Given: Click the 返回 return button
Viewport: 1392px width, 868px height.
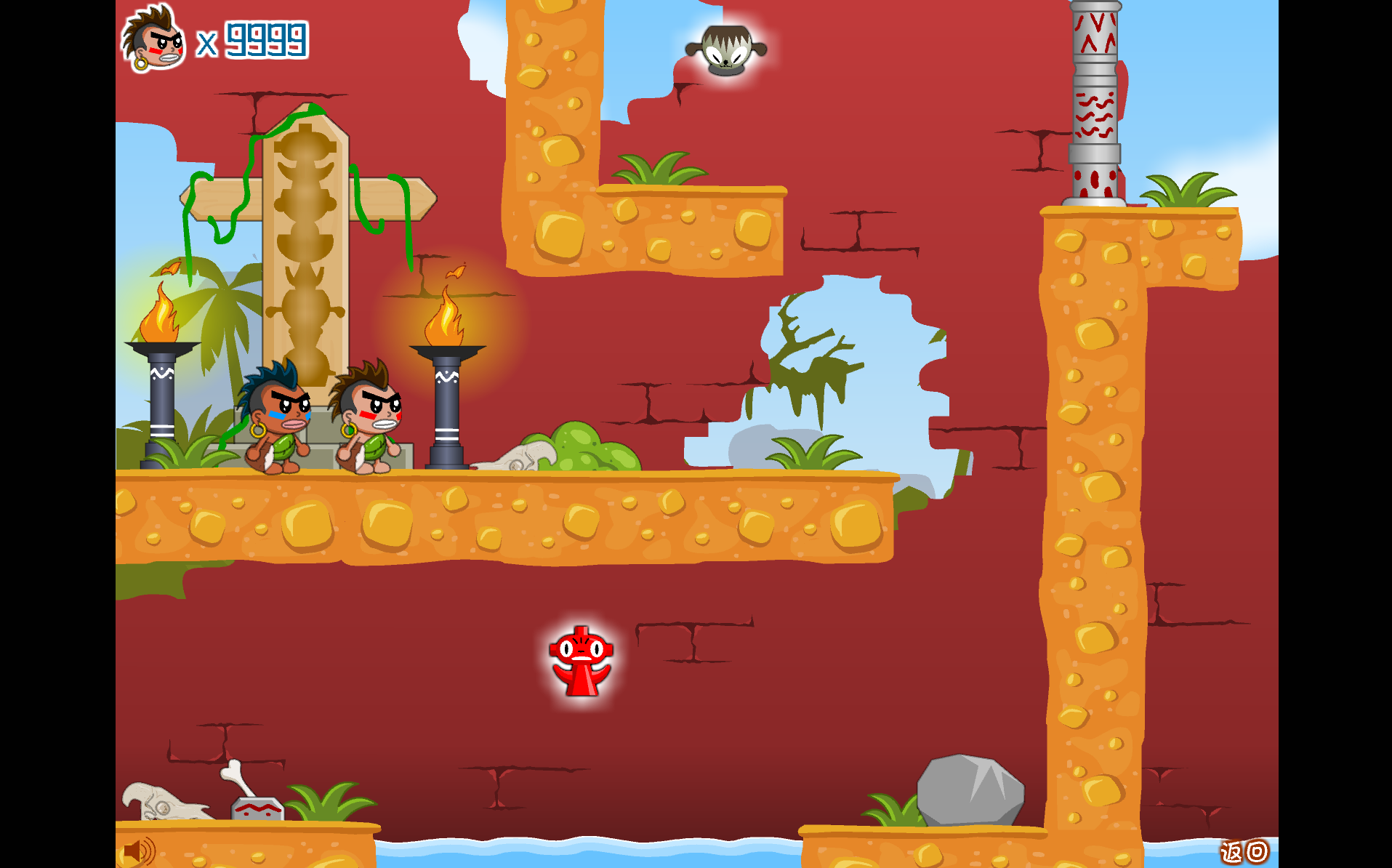Looking at the screenshot, I should click(x=1244, y=851).
